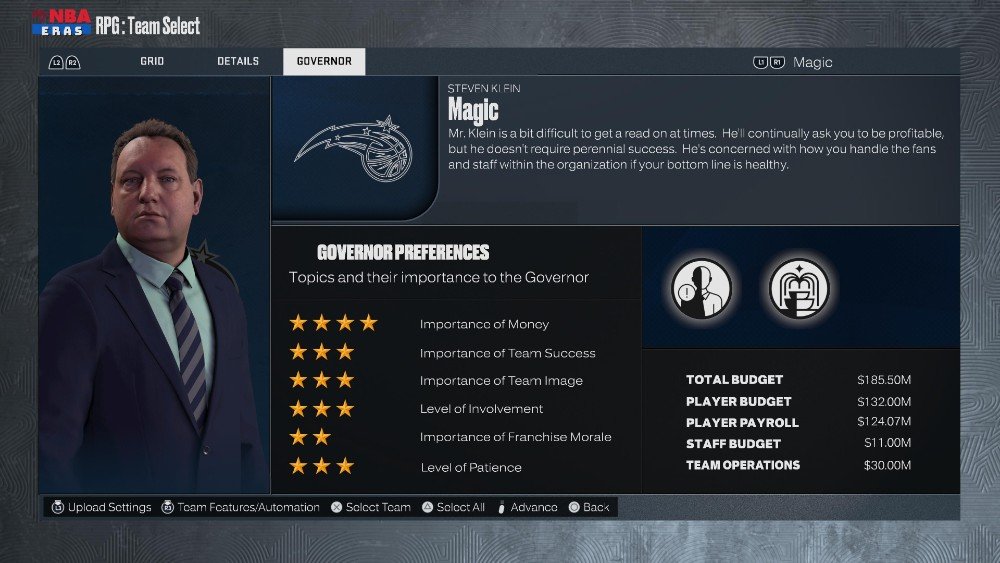Select the fountain trait icon
The height and width of the screenshot is (563, 1000).
798,287
